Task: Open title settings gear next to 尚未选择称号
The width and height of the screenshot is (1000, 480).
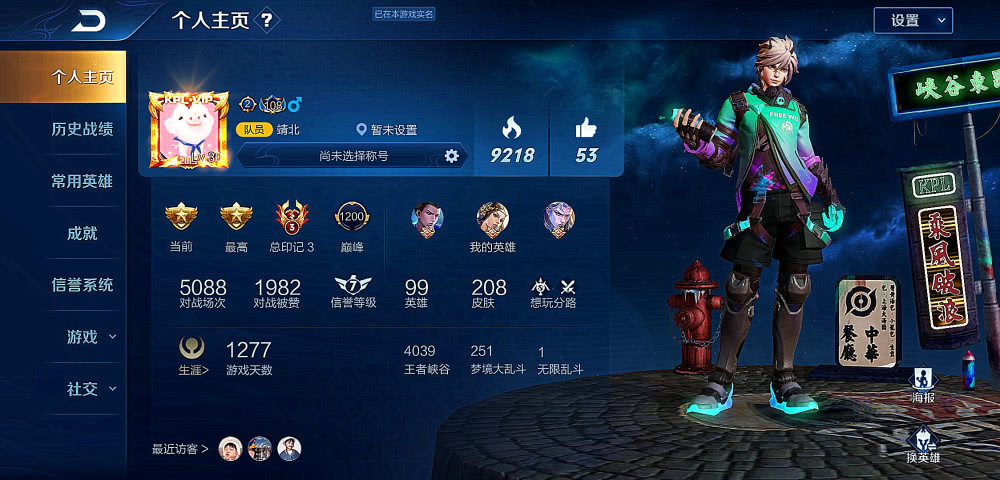Action: [x=452, y=155]
